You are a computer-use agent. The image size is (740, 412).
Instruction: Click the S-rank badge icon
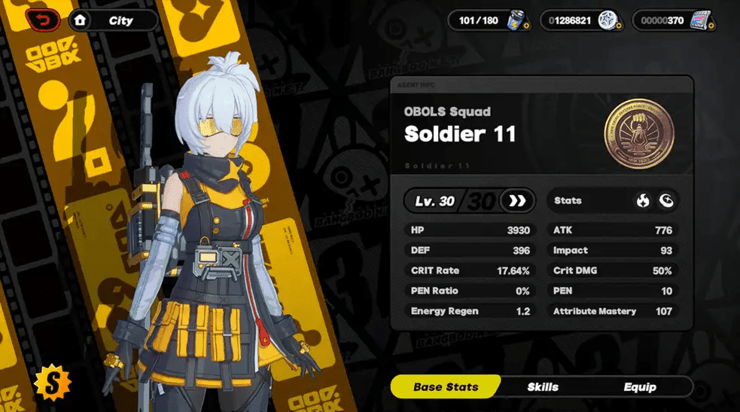[x=50, y=380]
